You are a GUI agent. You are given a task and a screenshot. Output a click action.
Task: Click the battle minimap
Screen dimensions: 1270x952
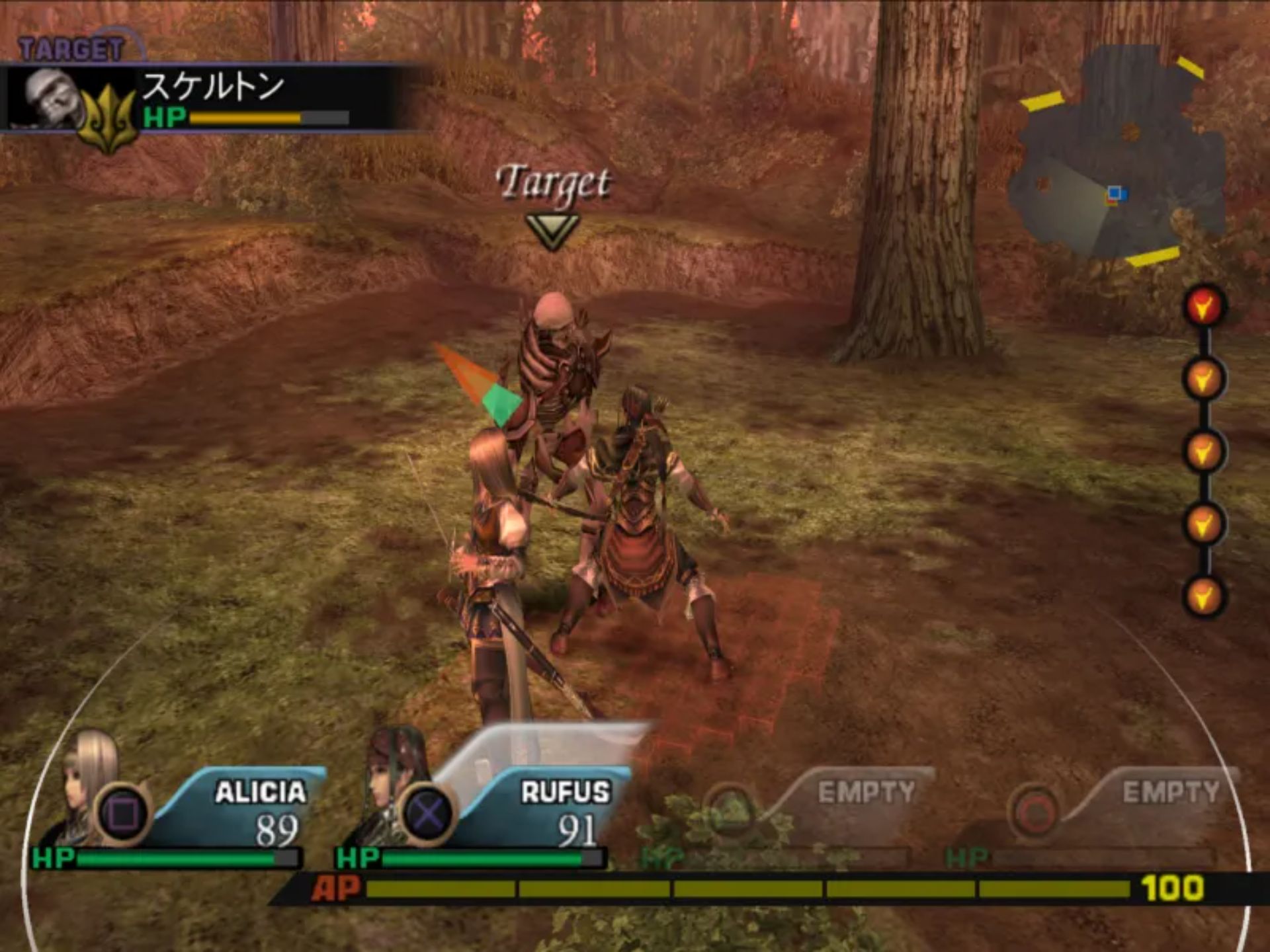click(x=1118, y=159)
